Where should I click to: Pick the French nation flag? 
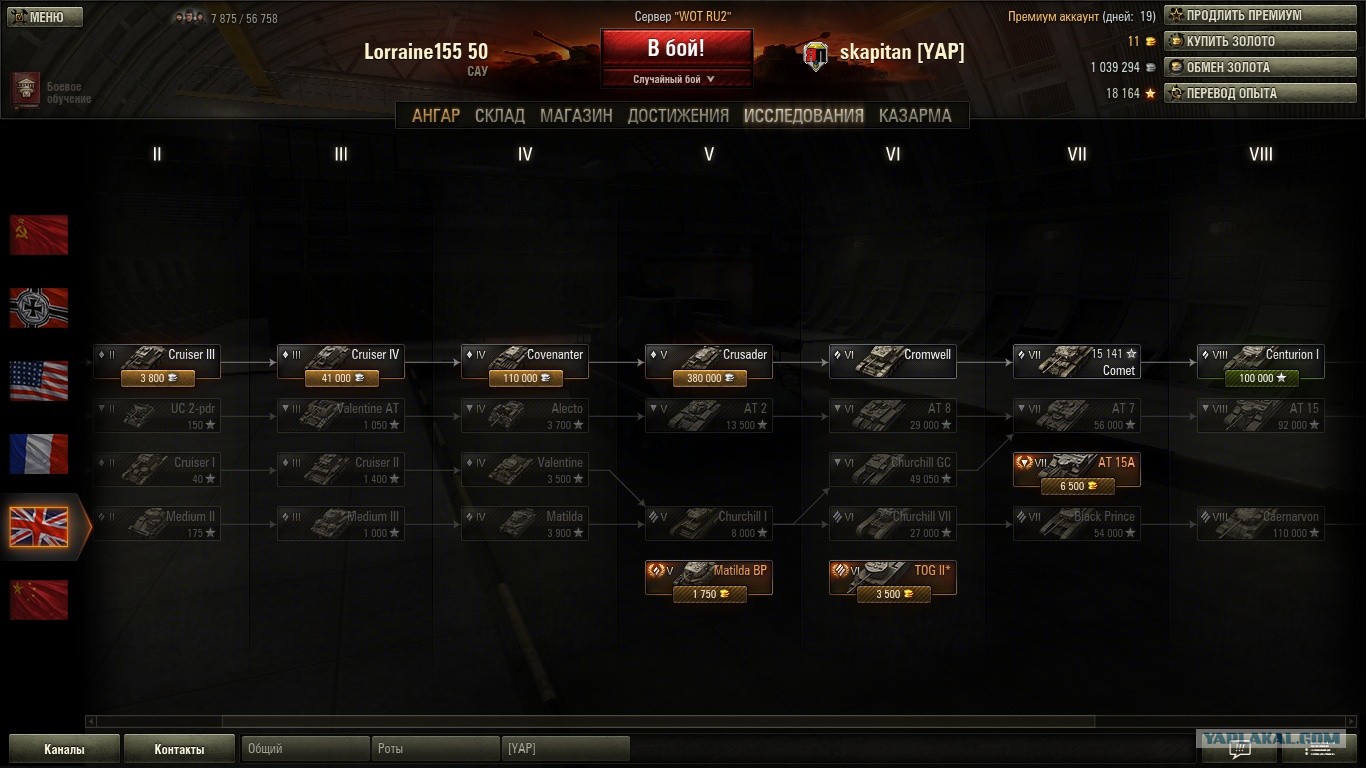click(39, 454)
